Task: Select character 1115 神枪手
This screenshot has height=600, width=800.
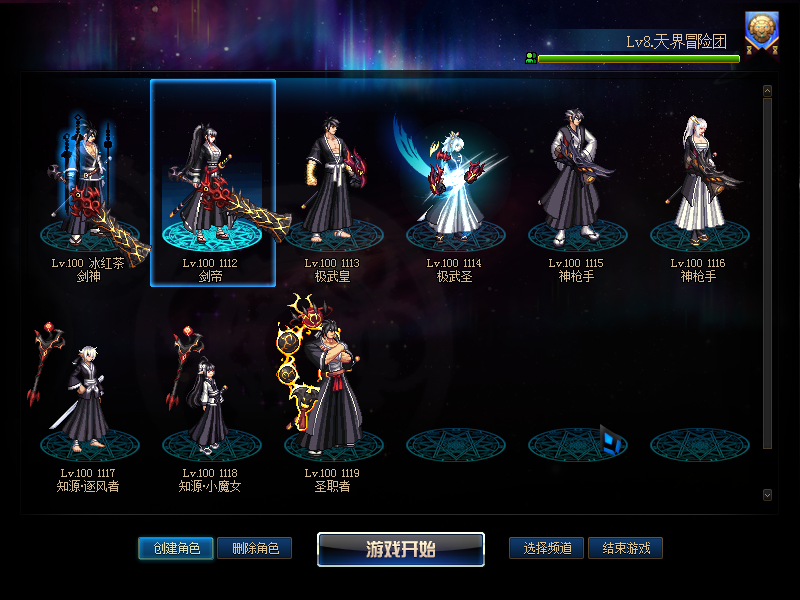Action: click(577, 185)
